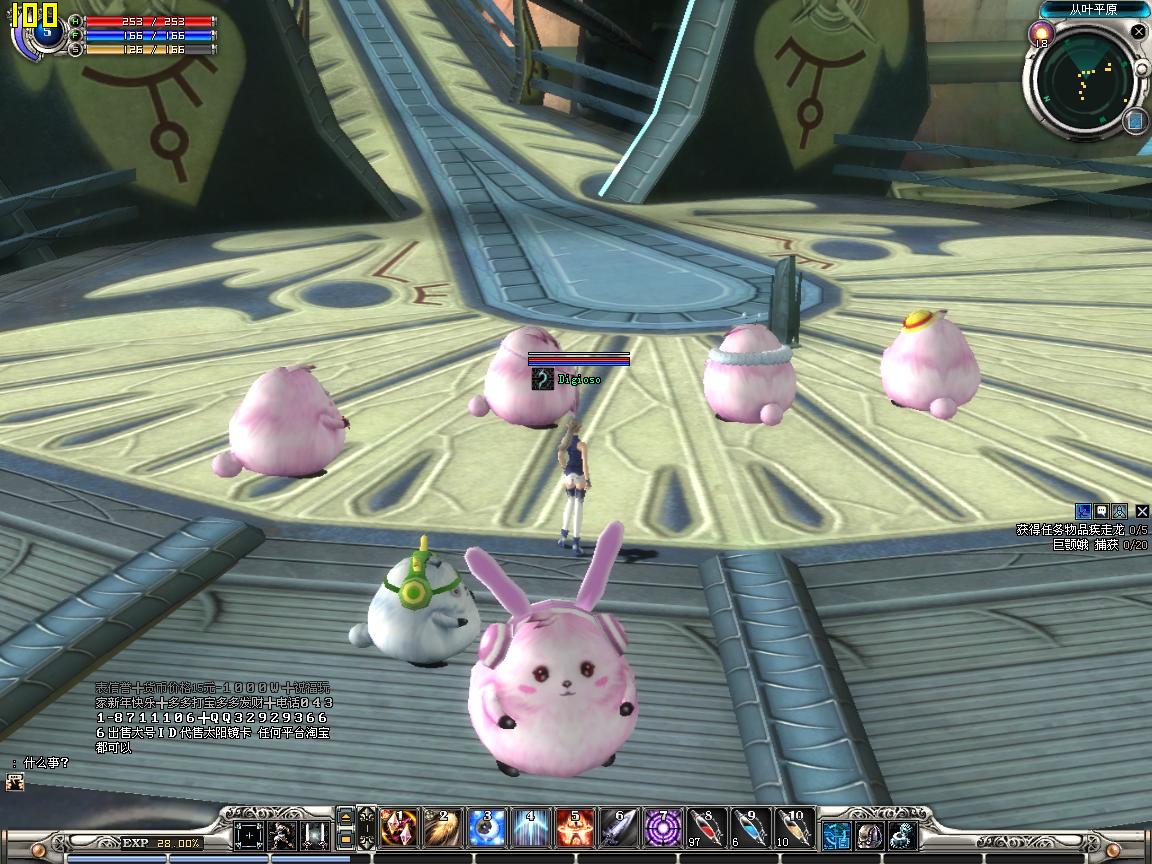
Task: Click the triangle emblem icon above quest tracker
Action: [x=1119, y=511]
